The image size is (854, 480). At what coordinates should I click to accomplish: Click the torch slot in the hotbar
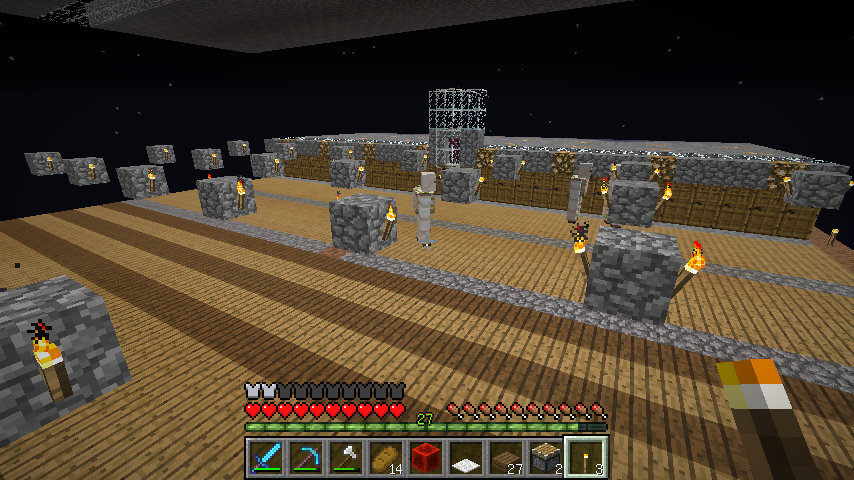coord(586,458)
